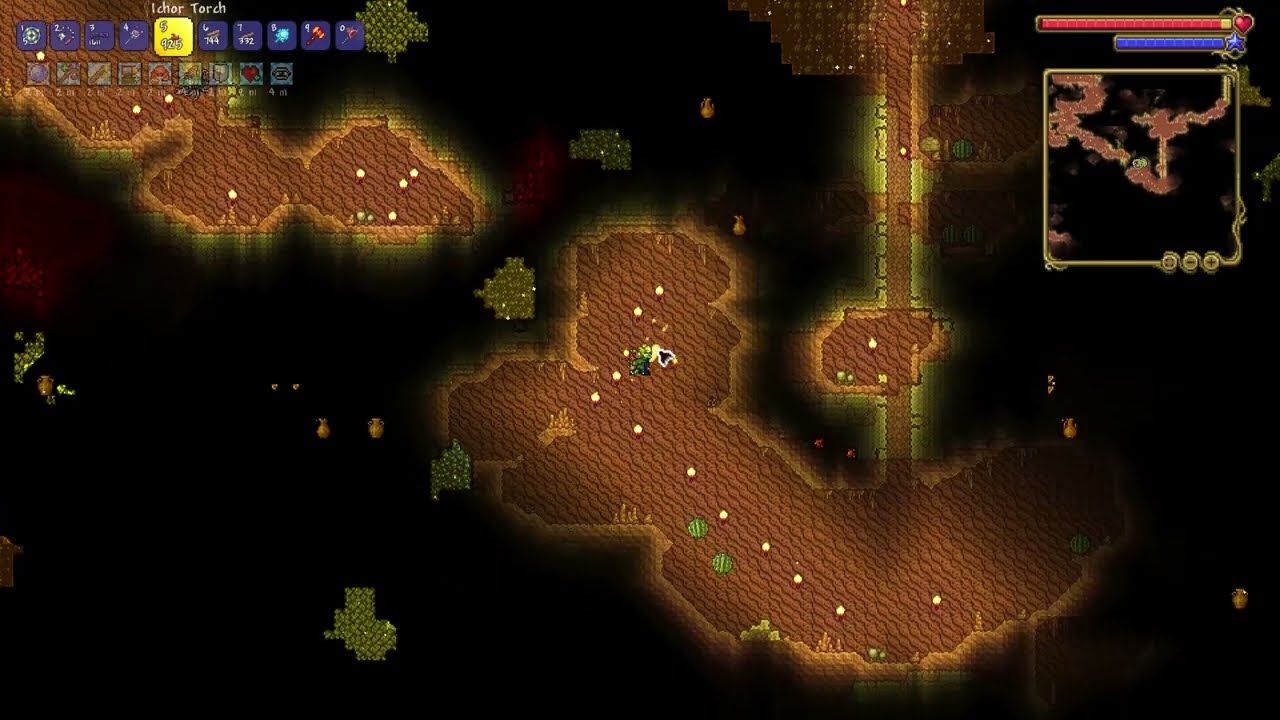The height and width of the screenshot is (720, 1280).
Task: Zoom in using the minimap plus button
Action: click(x=1211, y=262)
